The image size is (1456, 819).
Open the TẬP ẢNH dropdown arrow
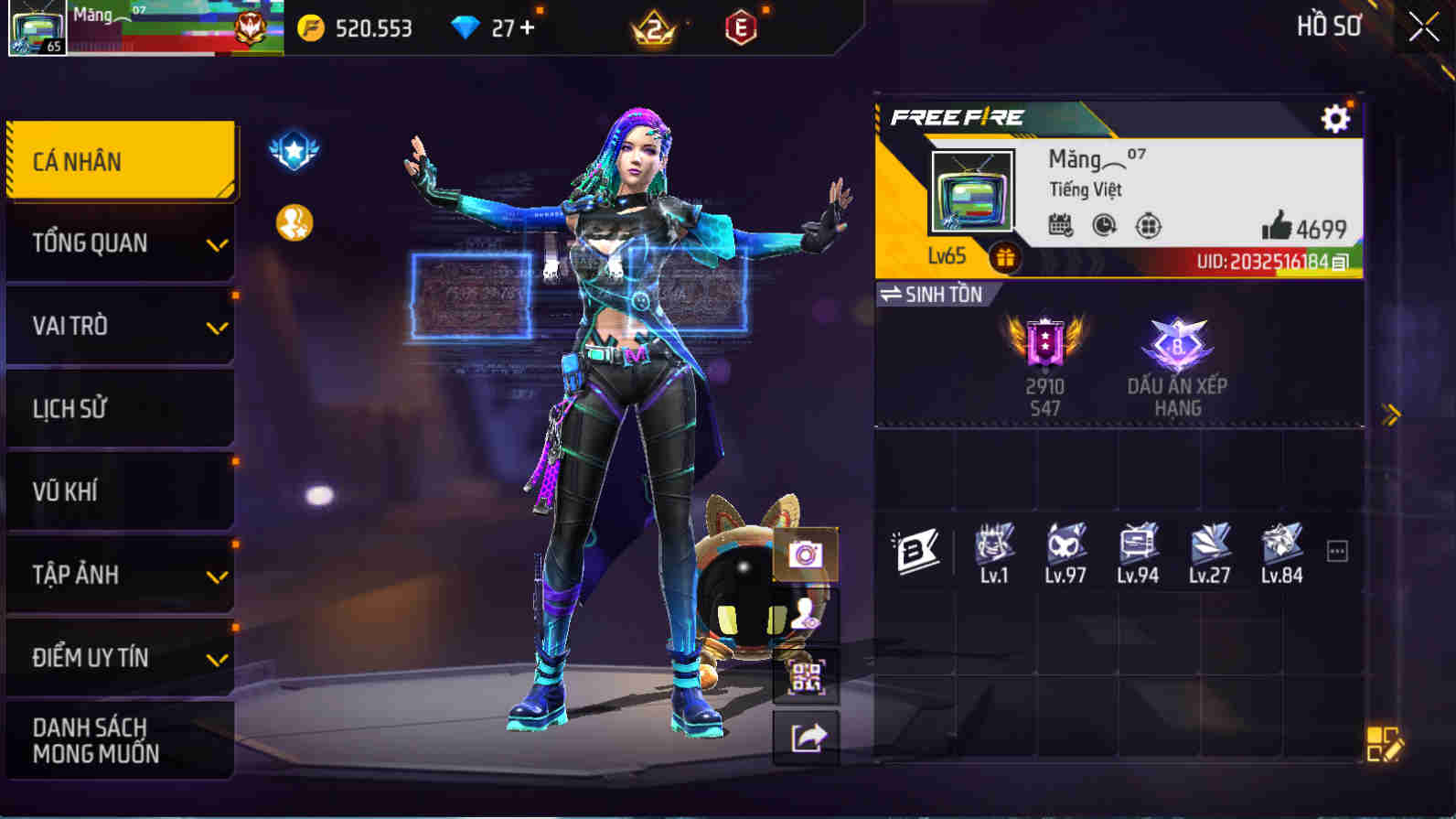[x=216, y=577]
